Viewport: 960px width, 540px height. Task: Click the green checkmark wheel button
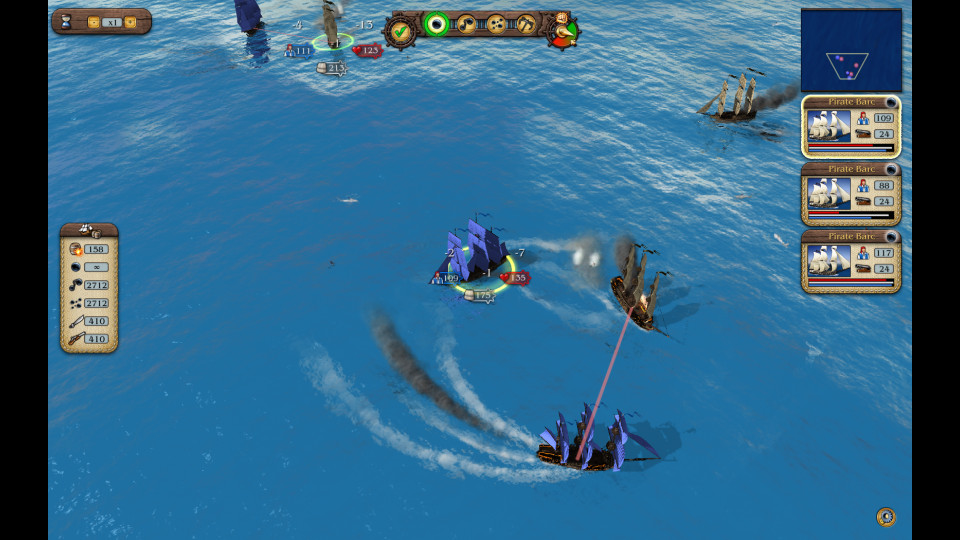402,31
